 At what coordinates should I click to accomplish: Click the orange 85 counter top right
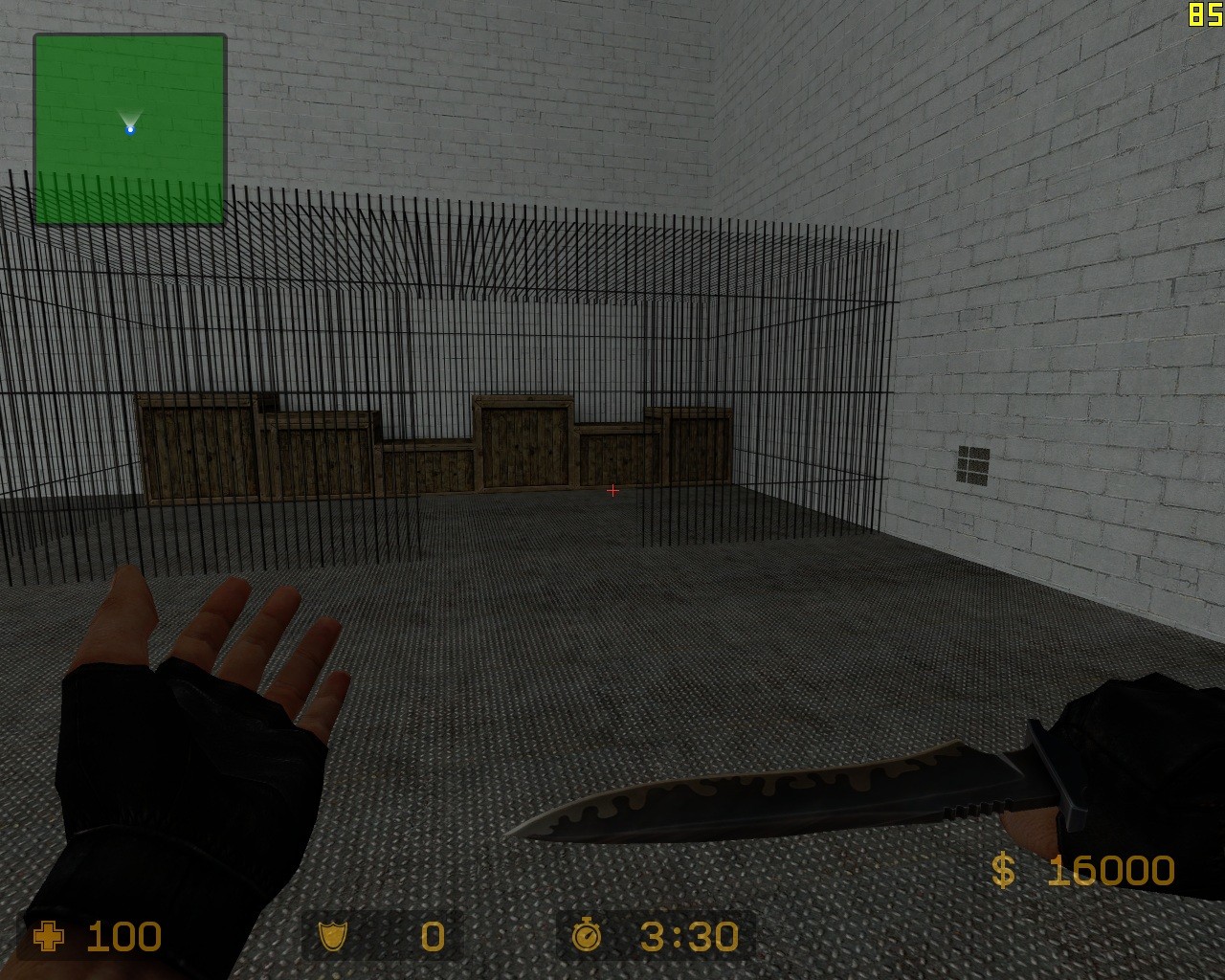click(x=1204, y=13)
